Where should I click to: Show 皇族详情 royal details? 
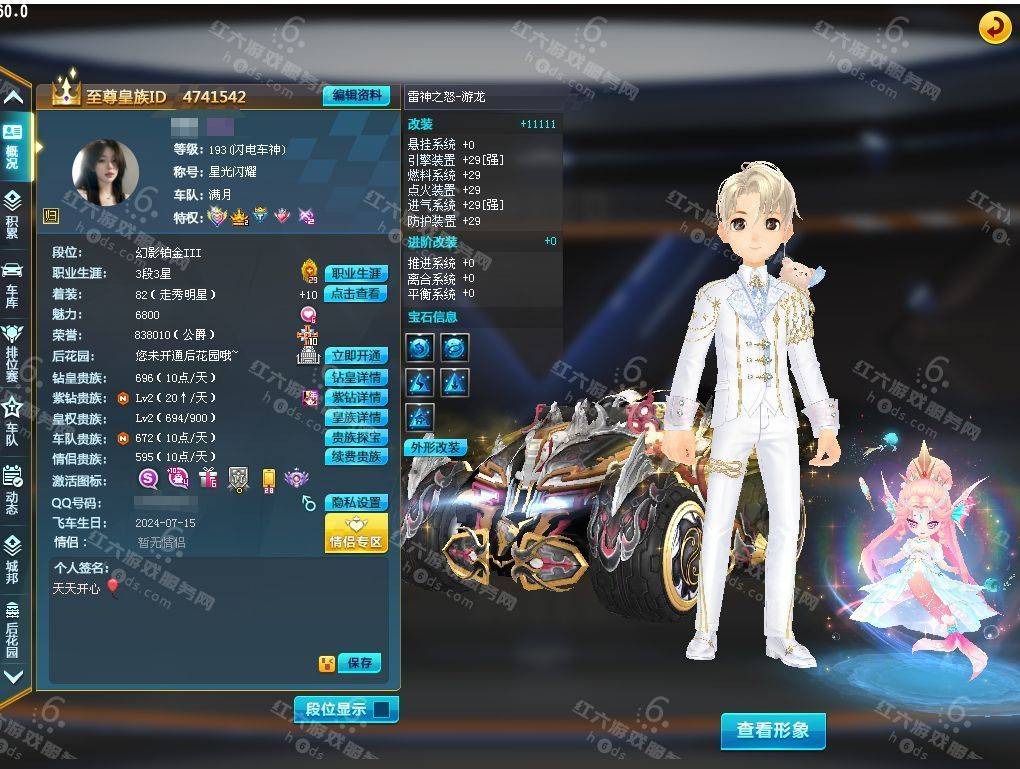356,417
